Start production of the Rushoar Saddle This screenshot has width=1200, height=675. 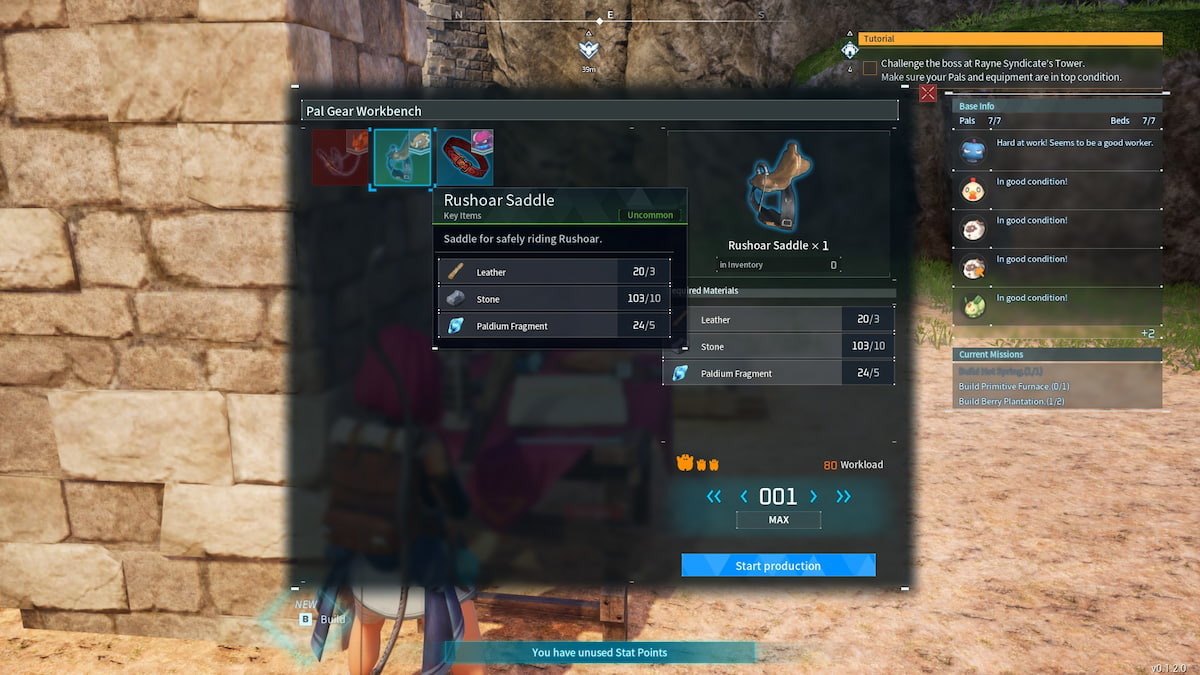[778, 565]
